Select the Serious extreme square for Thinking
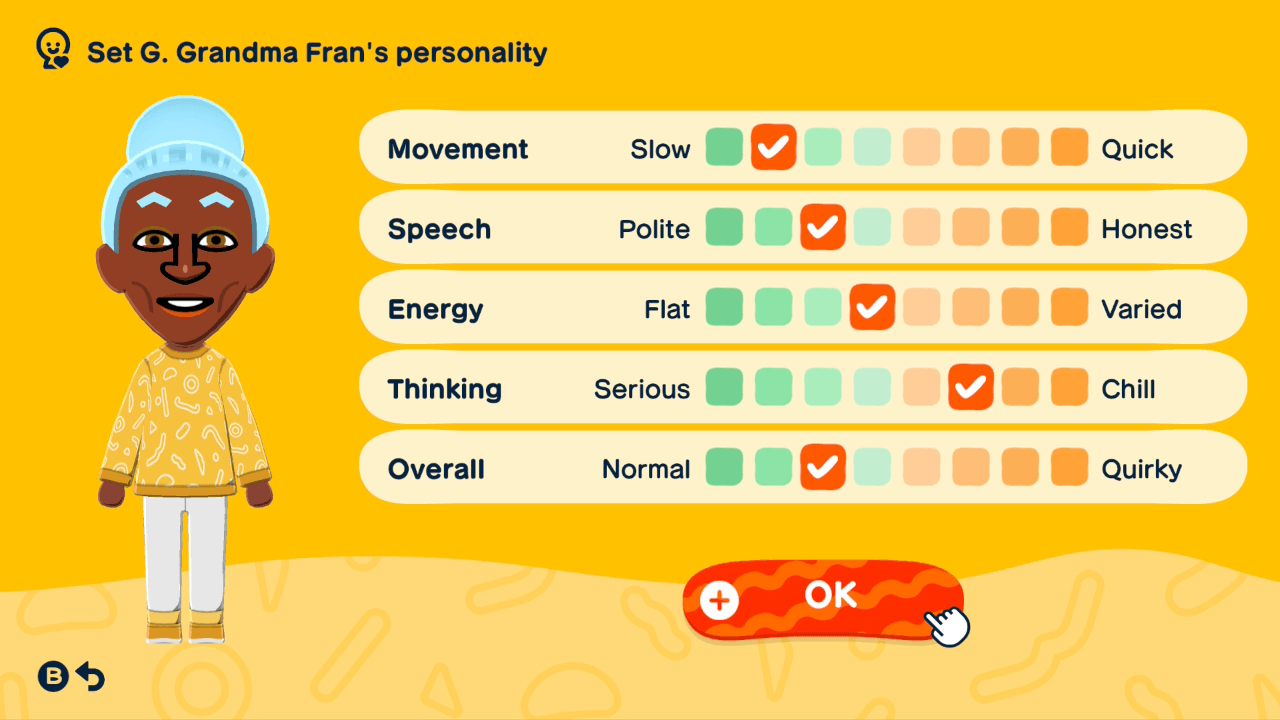The height and width of the screenshot is (720, 1280). pos(724,387)
